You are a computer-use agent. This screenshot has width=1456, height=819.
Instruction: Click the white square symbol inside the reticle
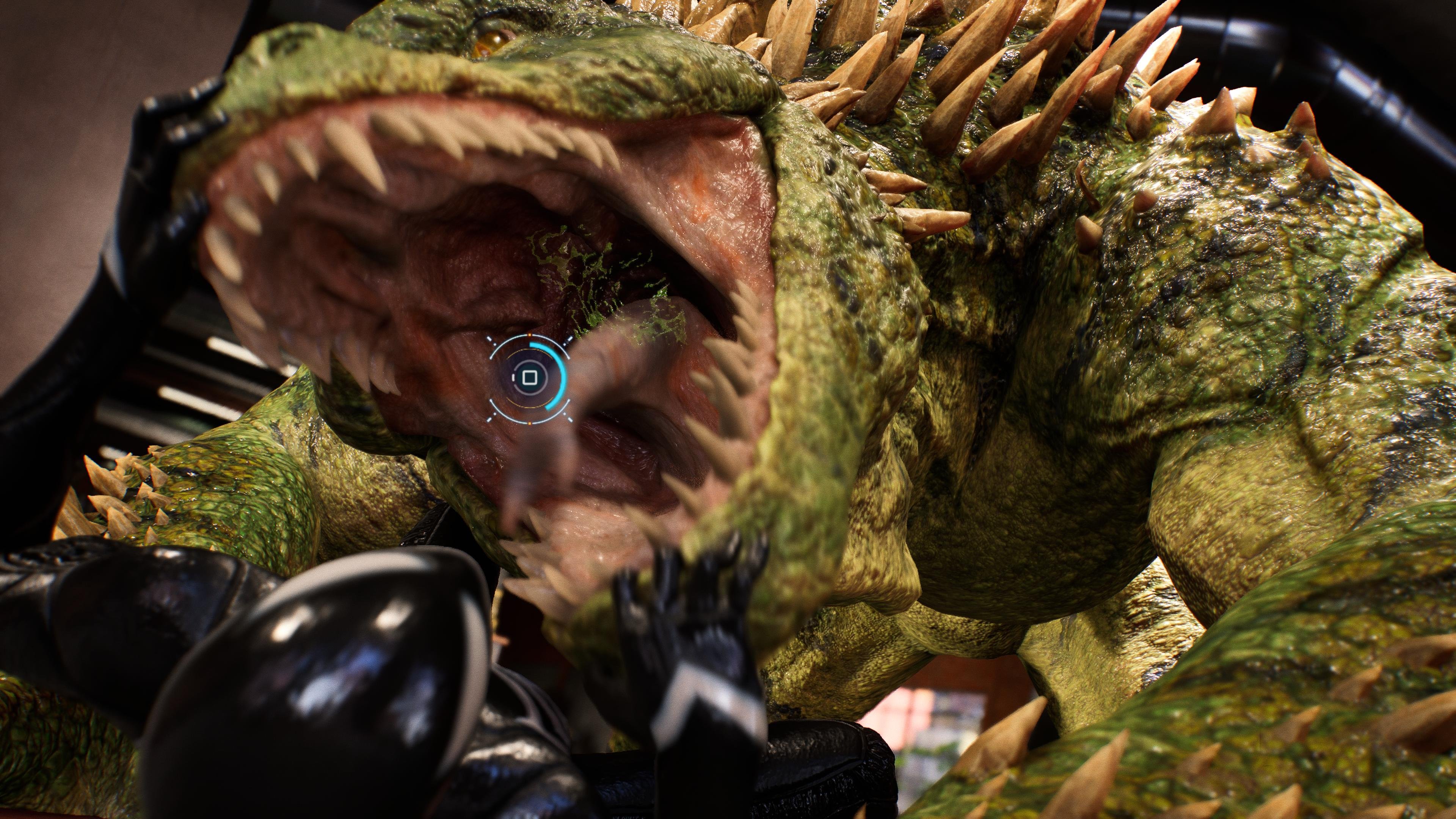point(530,378)
